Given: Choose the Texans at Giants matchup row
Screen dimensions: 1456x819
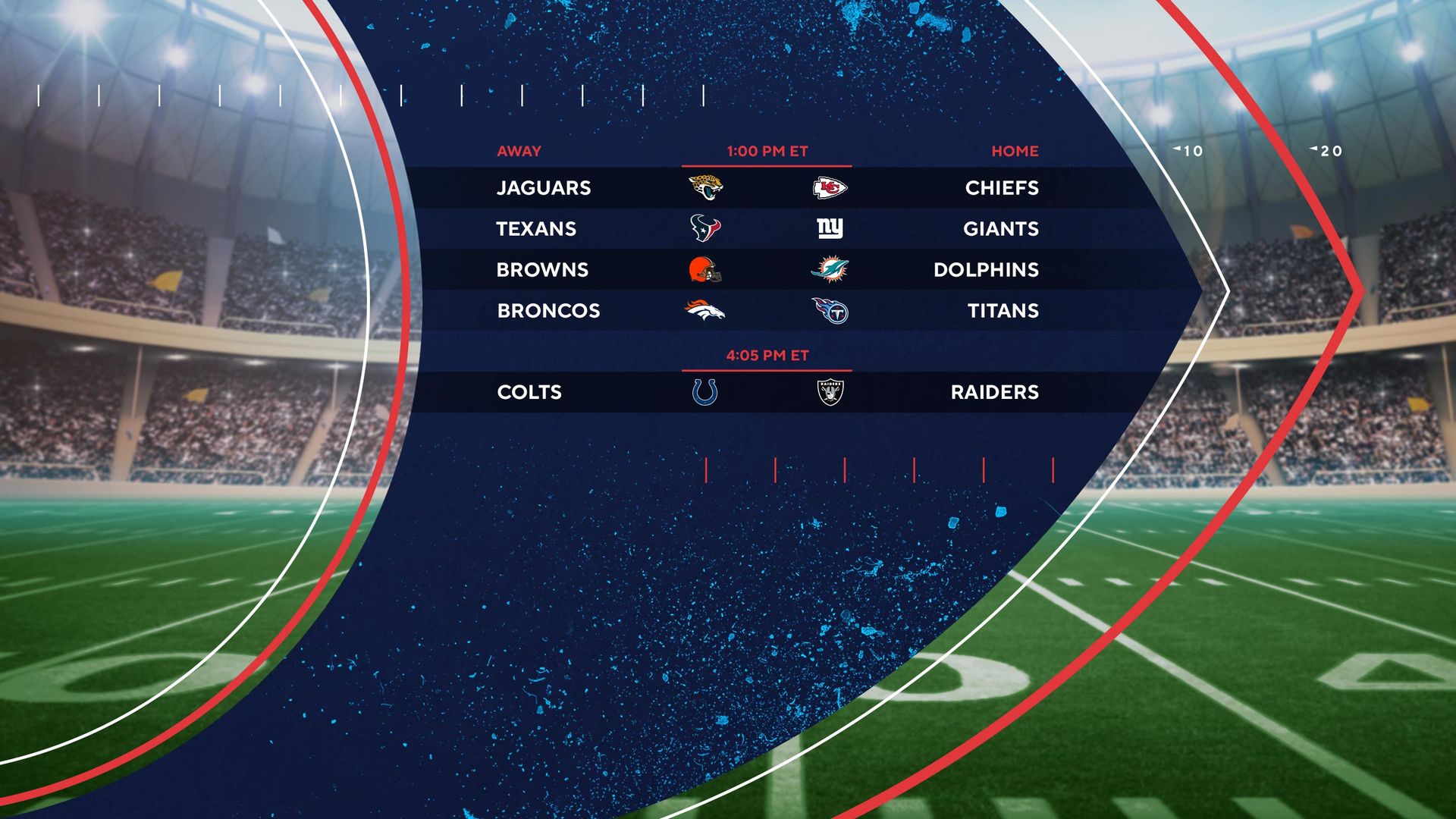Looking at the screenshot, I should point(767,229).
